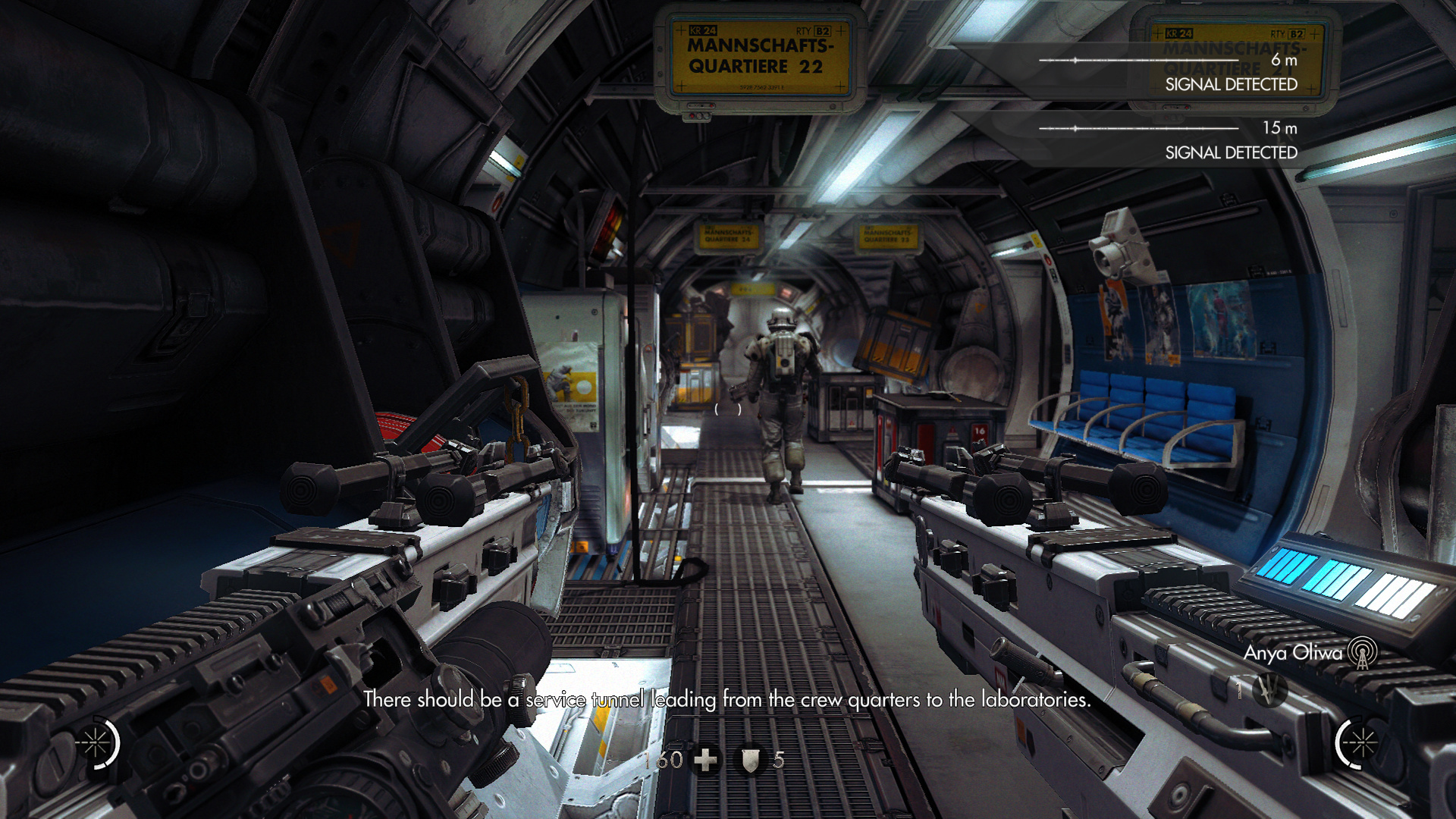Viewport: 1456px width, 819px height.
Task: Click the radio antenna icon beside Anya Oliwa
Action: [1362, 653]
